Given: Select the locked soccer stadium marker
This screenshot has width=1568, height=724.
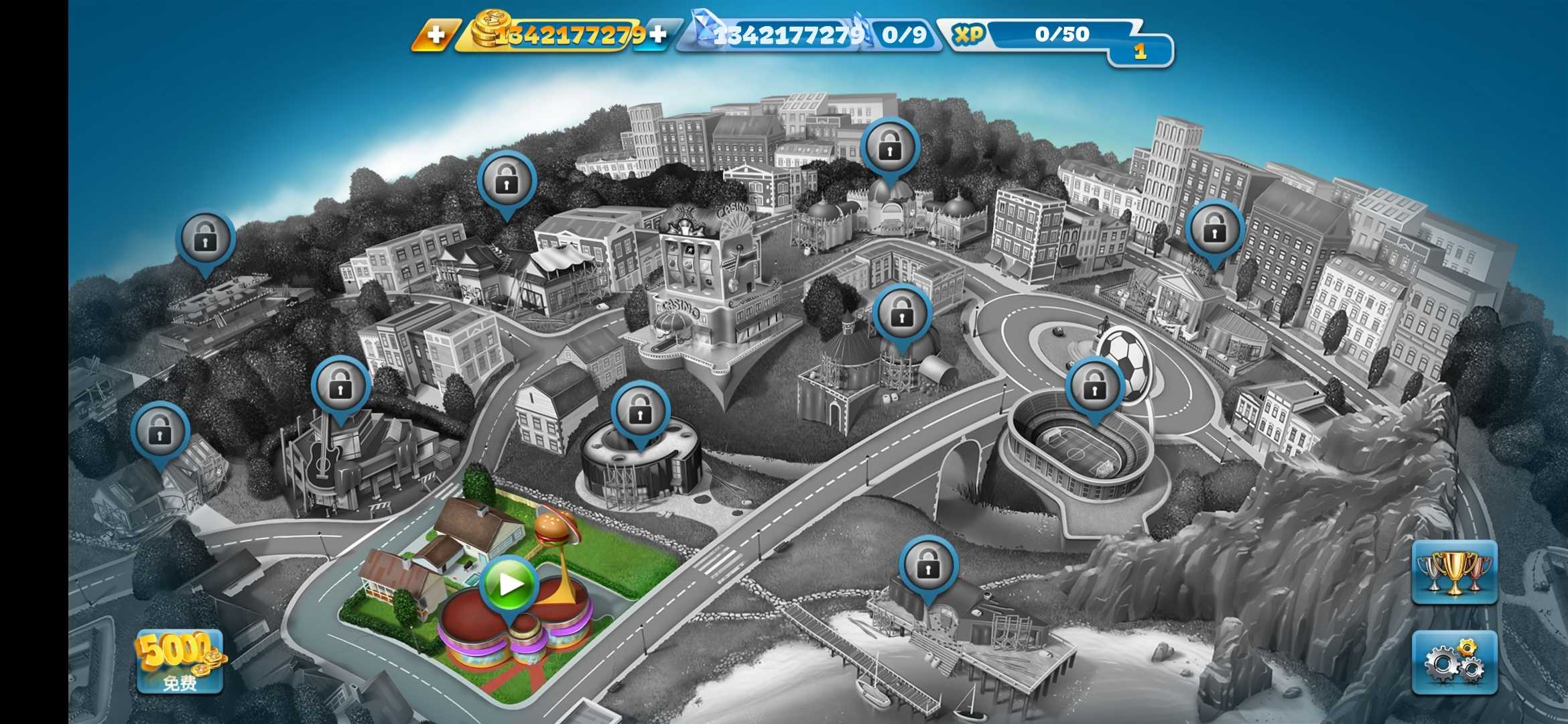Looking at the screenshot, I should click(1094, 387).
